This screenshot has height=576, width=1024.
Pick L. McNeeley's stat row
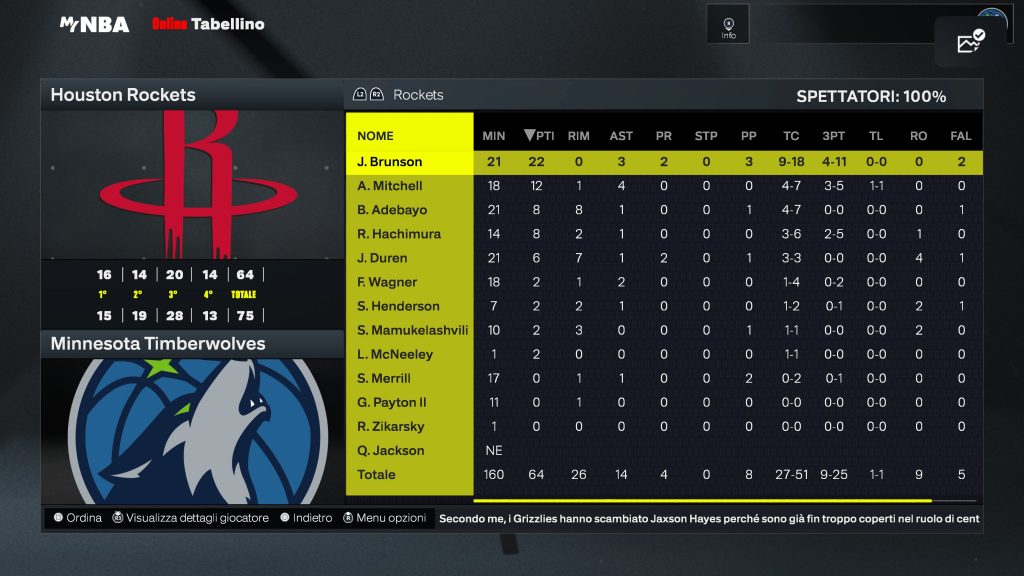pyautogui.click(x=397, y=354)
